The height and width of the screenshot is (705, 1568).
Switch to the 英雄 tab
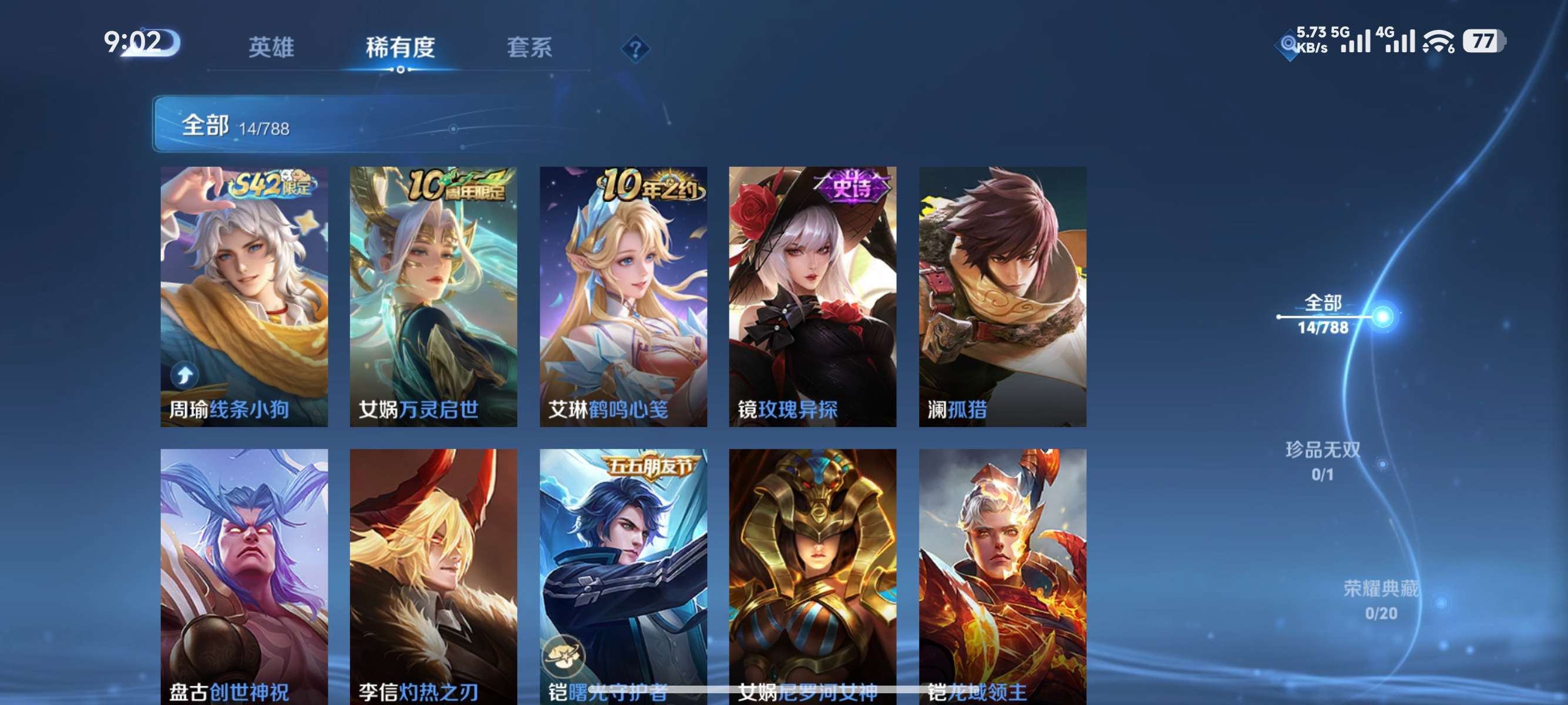[272, 49]
